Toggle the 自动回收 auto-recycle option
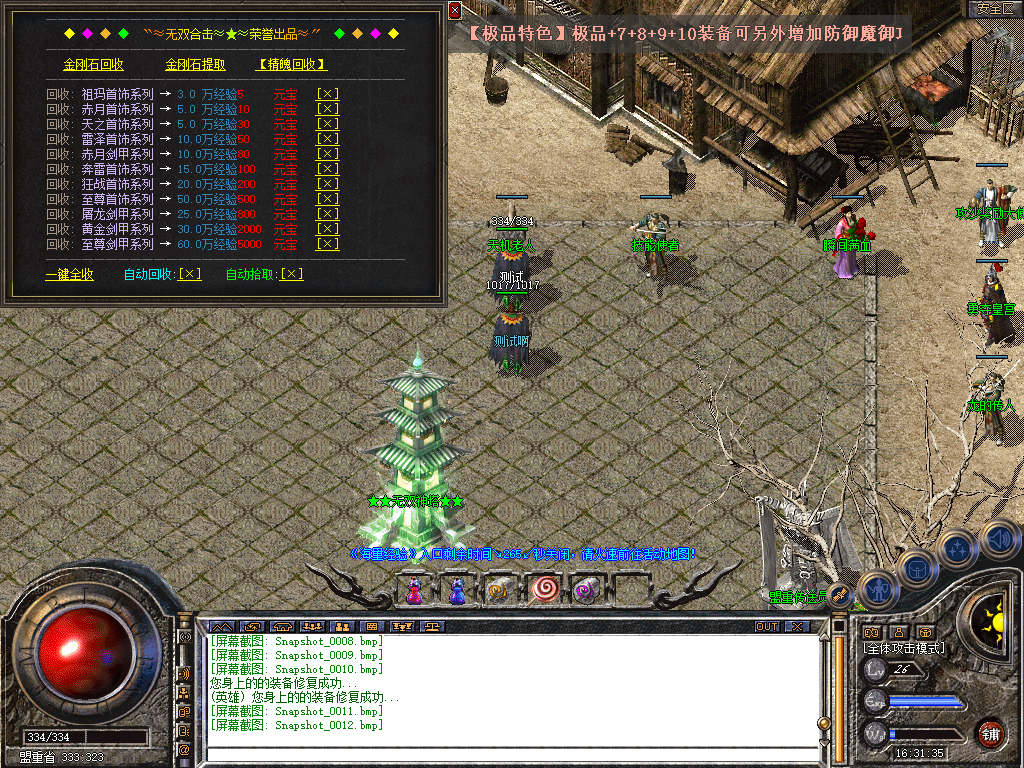This screenshot has width=1024, height=768. click(x=189, y=274)
